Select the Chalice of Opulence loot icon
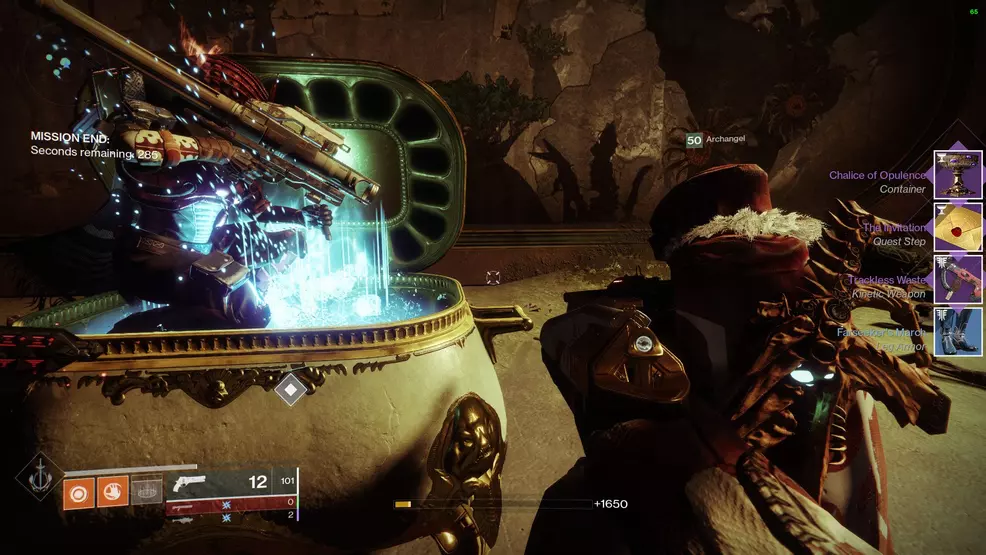Viewport: 986px width, 555px height. pos(957,175)
